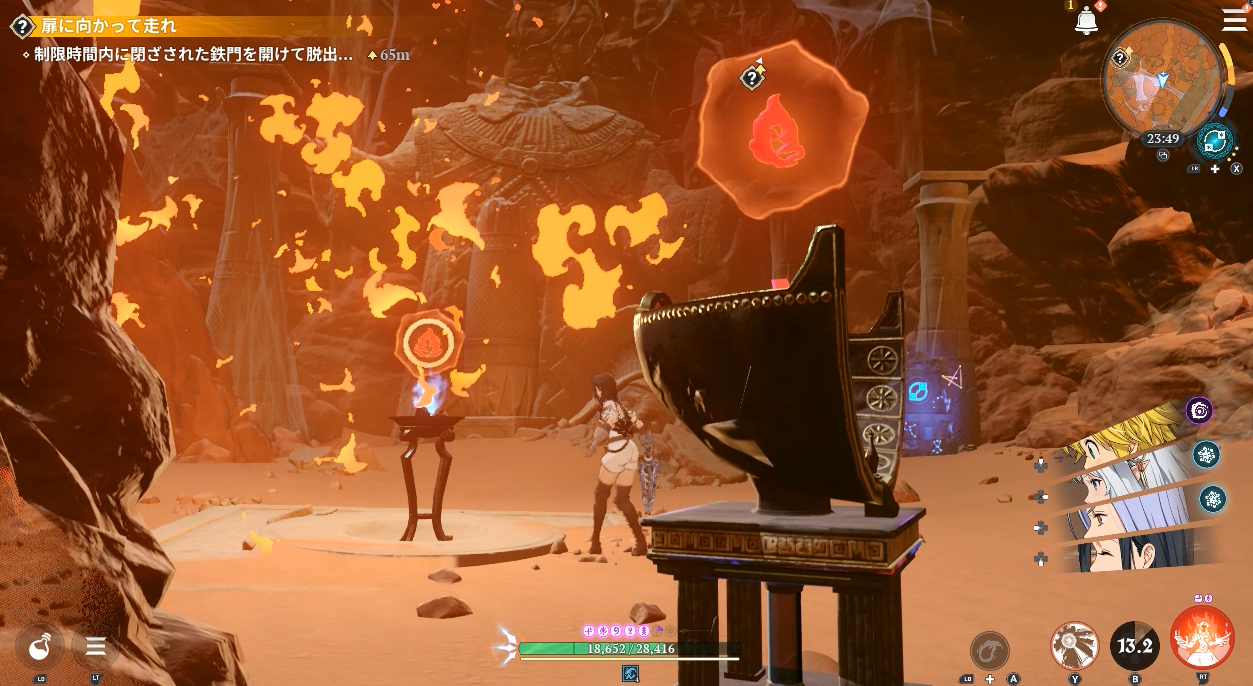This screenshot has width=1253, height=686.
Task: Use the potion item button
Action: coord(40,646)
